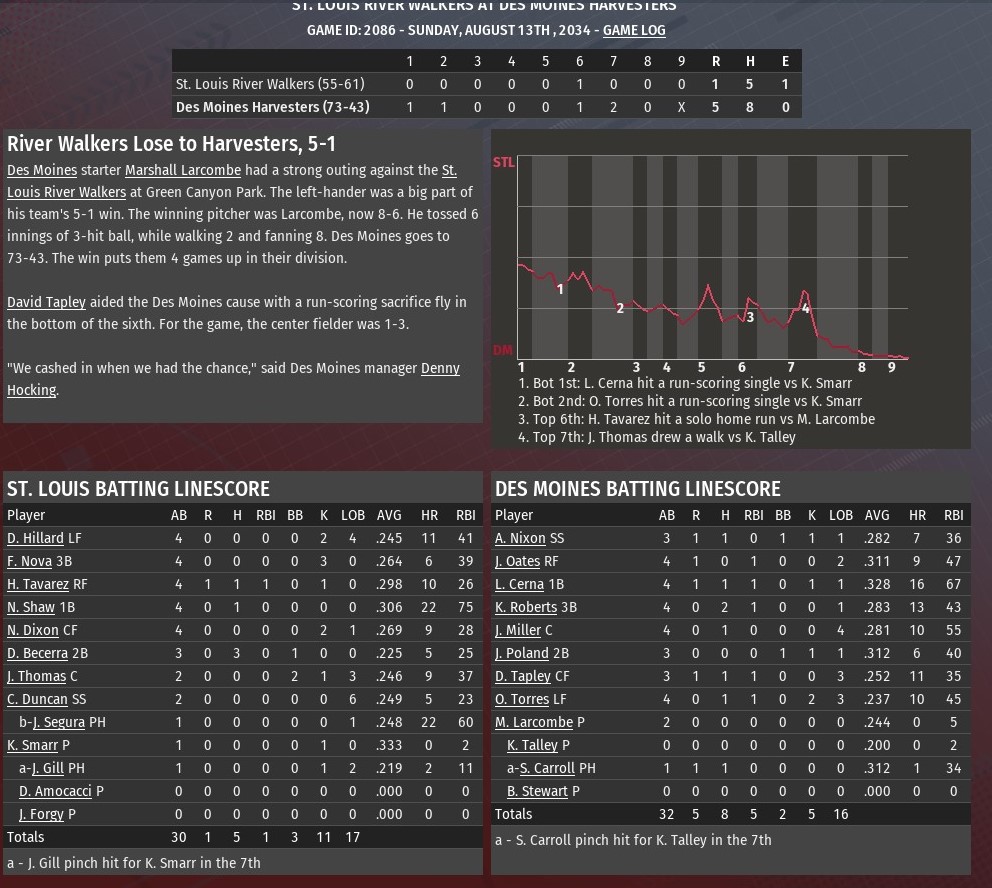Open D. Amocacci player page
The height and width of the screenshot is (888, 992).
[x=55, y=791]
